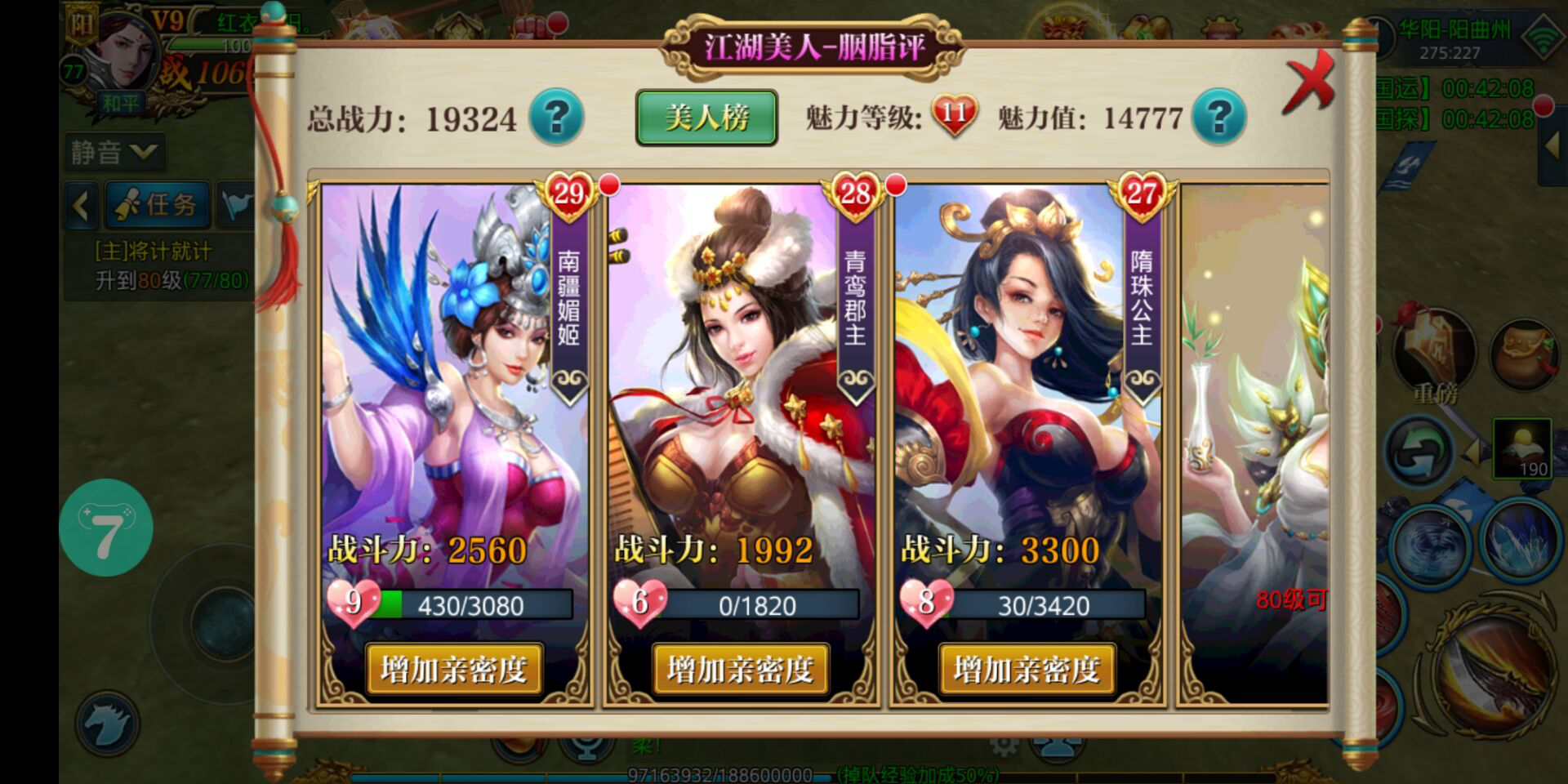This screenshot has width=1568, height=784.
Task: Collapse the quest panel with left arrow
Action: coord(81,205)
